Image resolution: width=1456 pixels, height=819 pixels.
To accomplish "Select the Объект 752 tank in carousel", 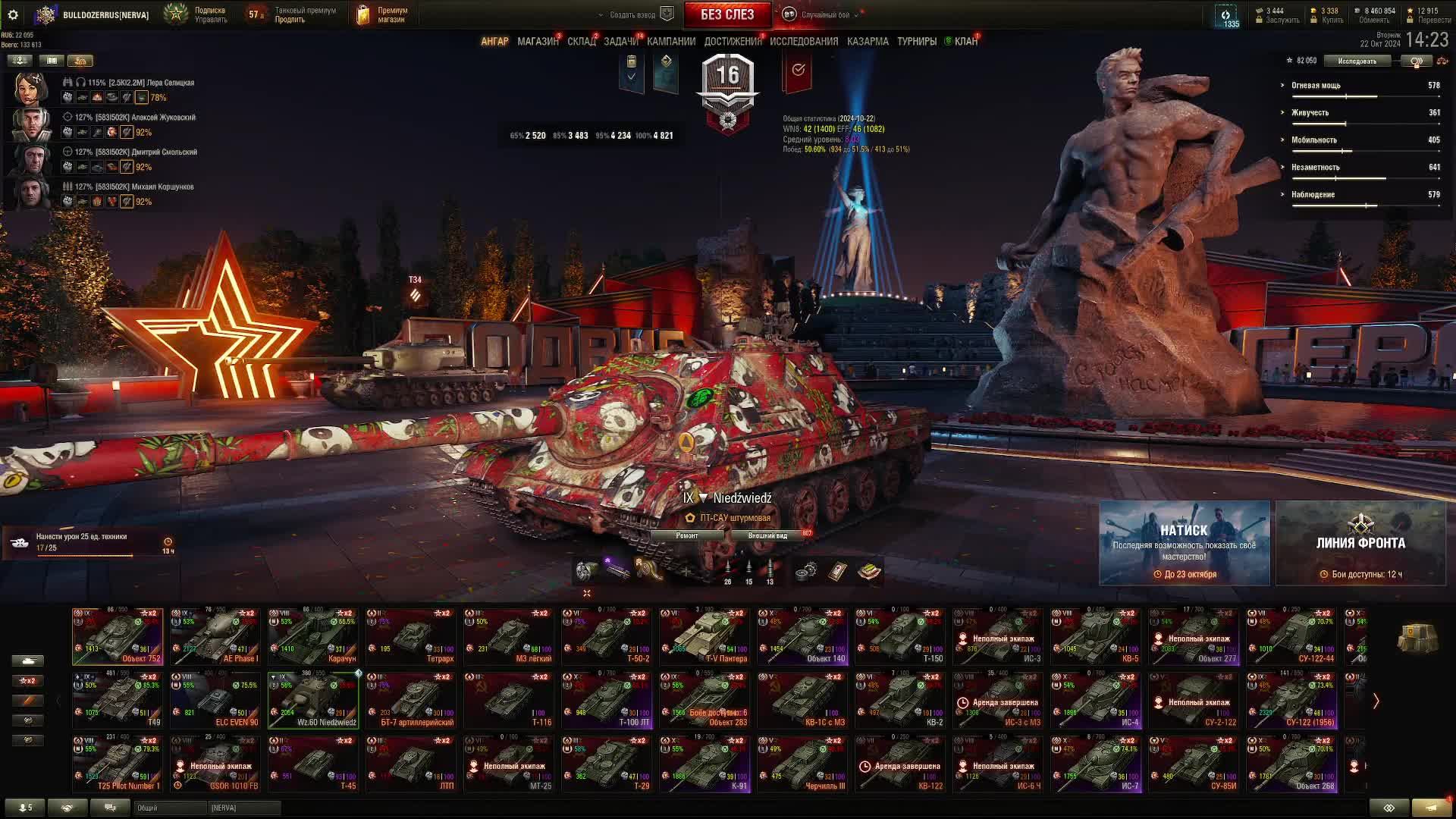I will tap(118, 636).
